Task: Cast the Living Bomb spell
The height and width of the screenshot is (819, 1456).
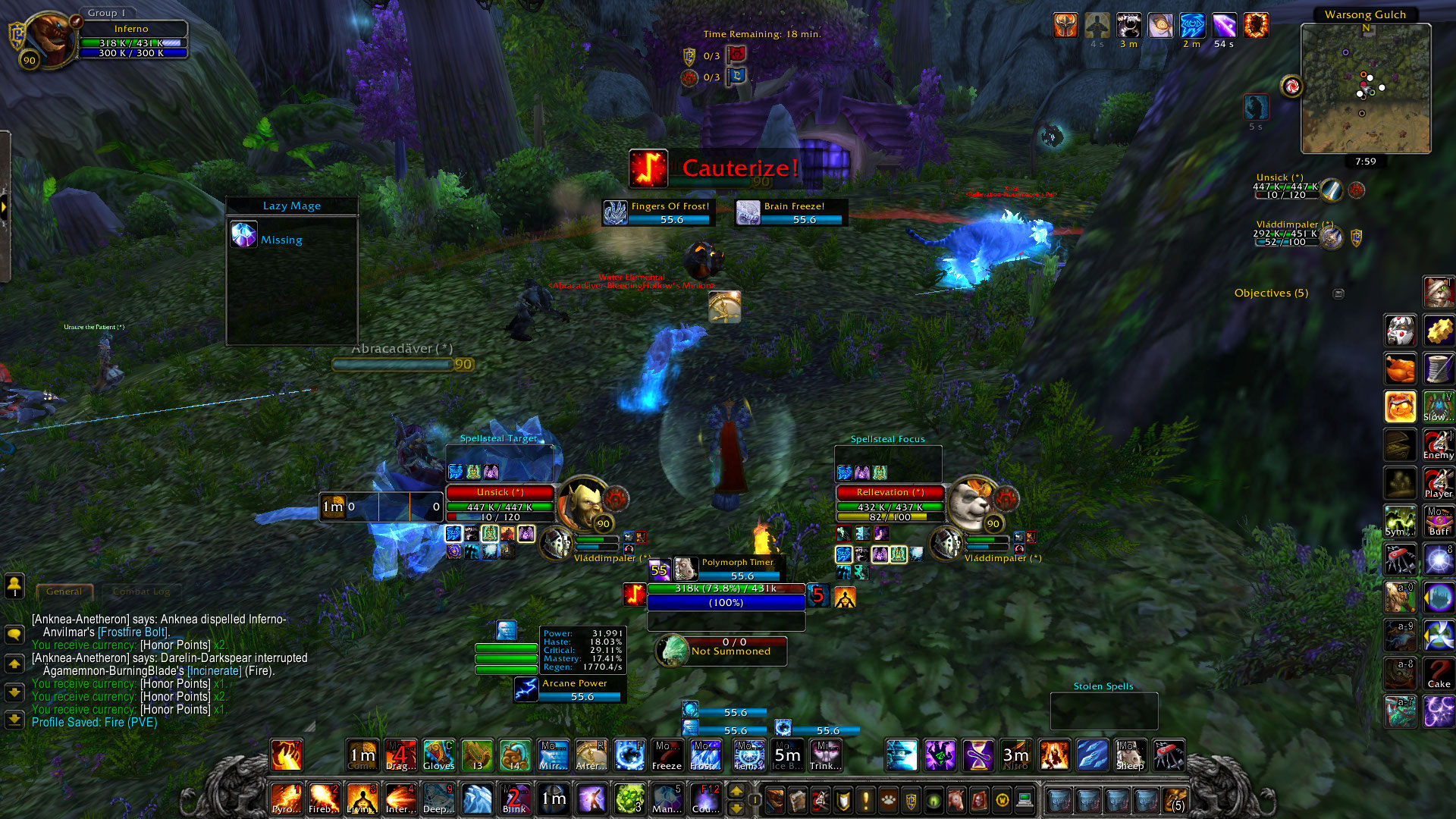Action: pyautogui.click(x=362, y=799)
